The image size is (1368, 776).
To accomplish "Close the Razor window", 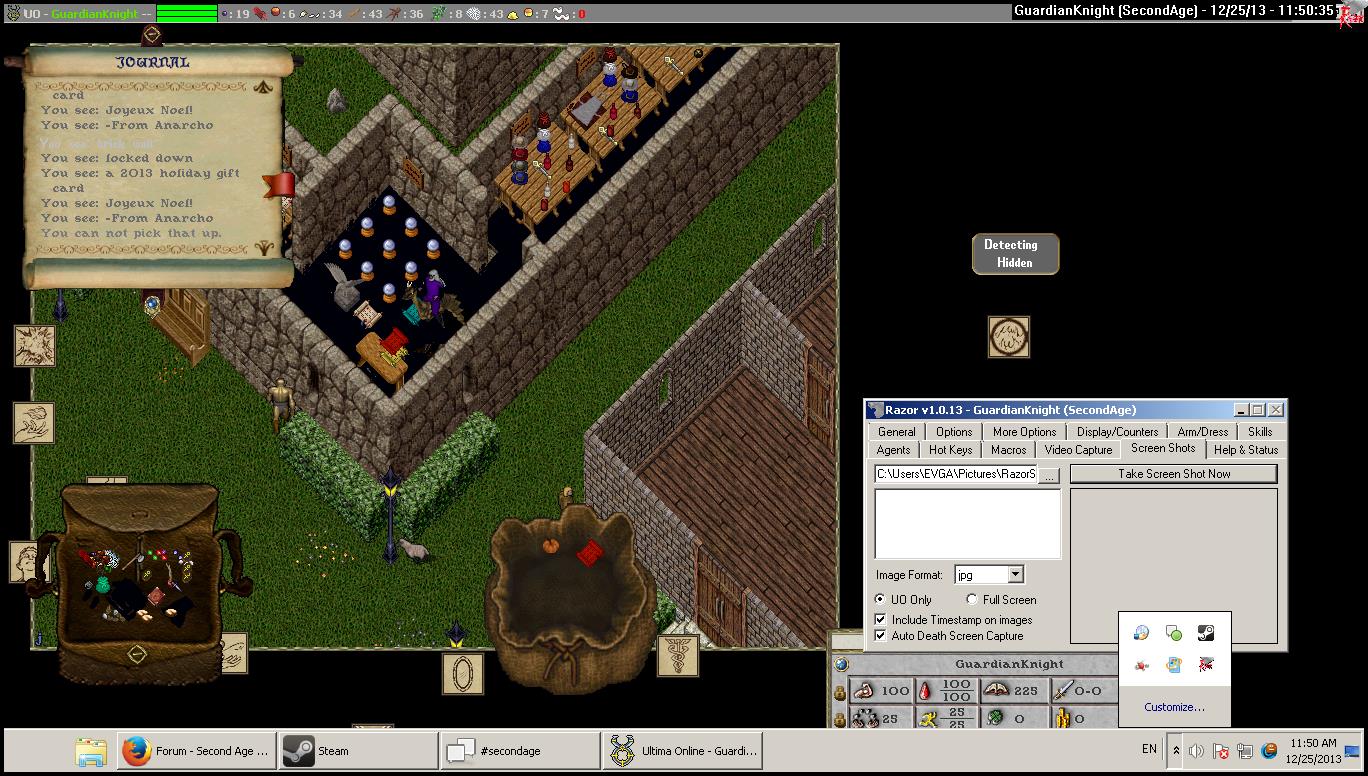I will tap(1276, 410).
